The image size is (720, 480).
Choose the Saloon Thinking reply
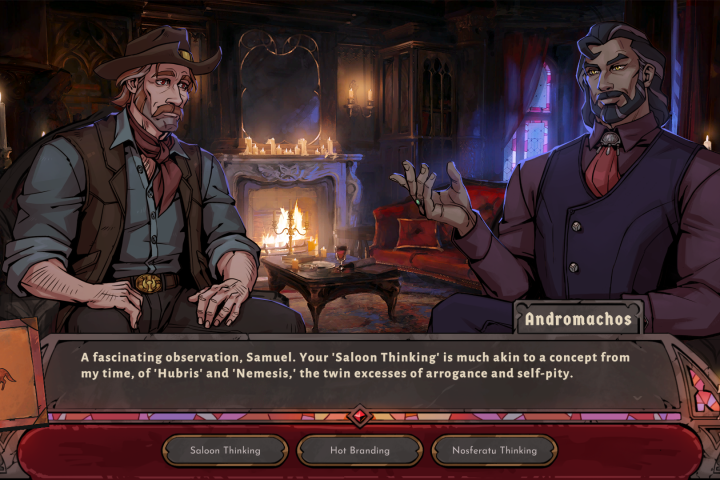coord(225,450)
